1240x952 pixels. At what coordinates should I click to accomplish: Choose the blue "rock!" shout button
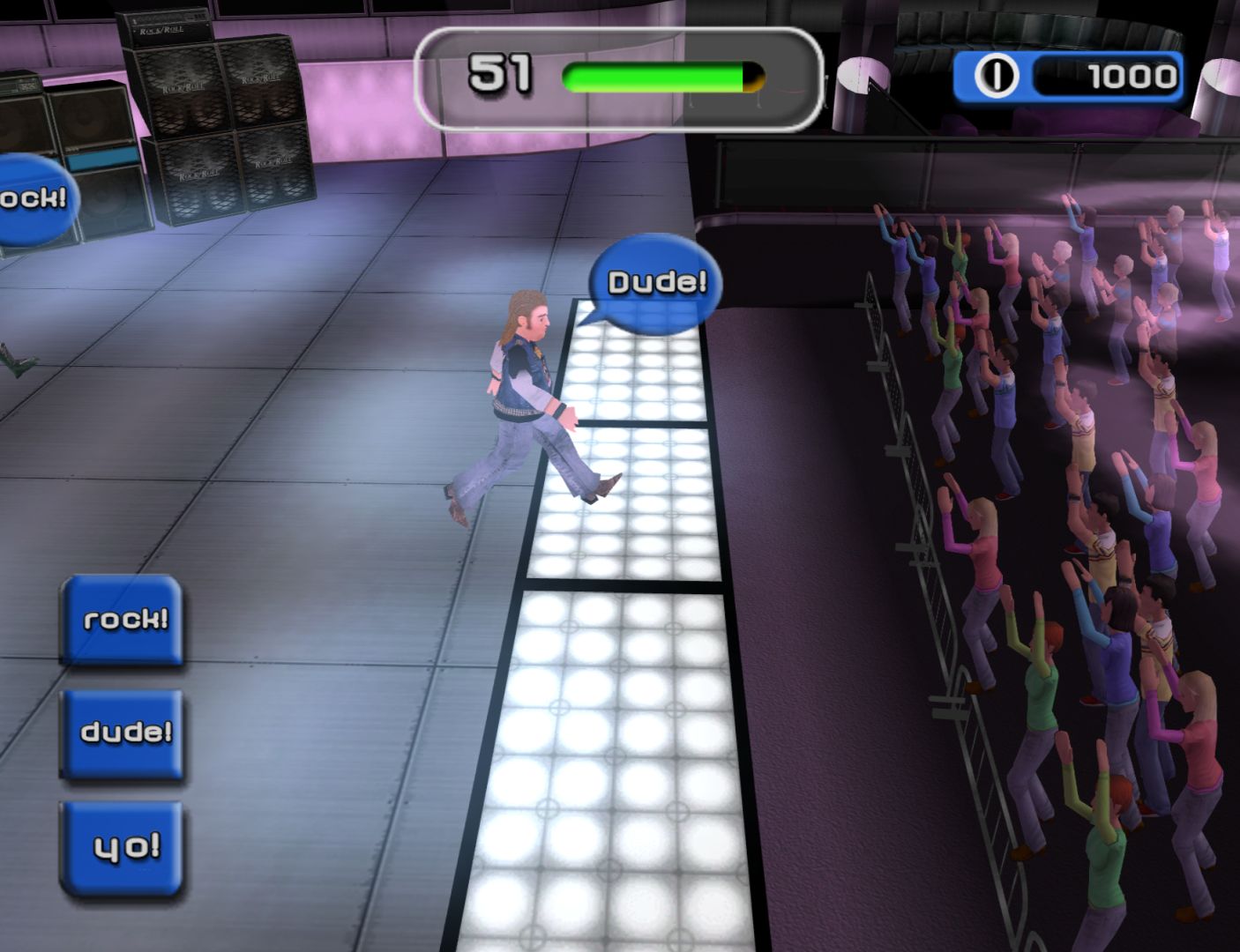point(122,619)
